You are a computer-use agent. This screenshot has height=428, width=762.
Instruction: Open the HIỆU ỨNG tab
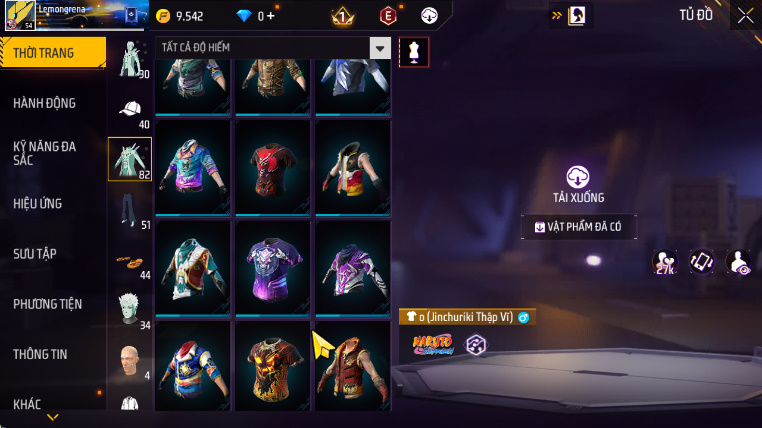click(38, 204)
